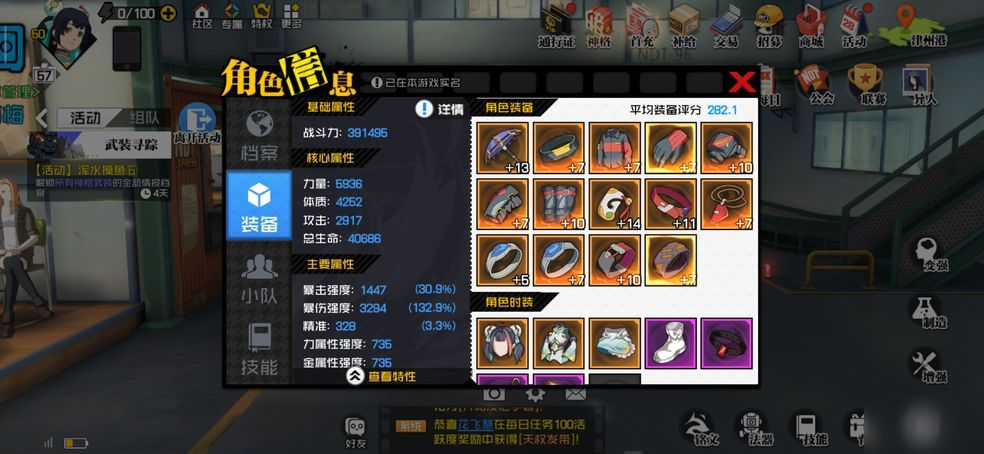This screenshot has height=454, width=984.
Task: Open the 活动 calendar events icon
Action: point(854,25)
